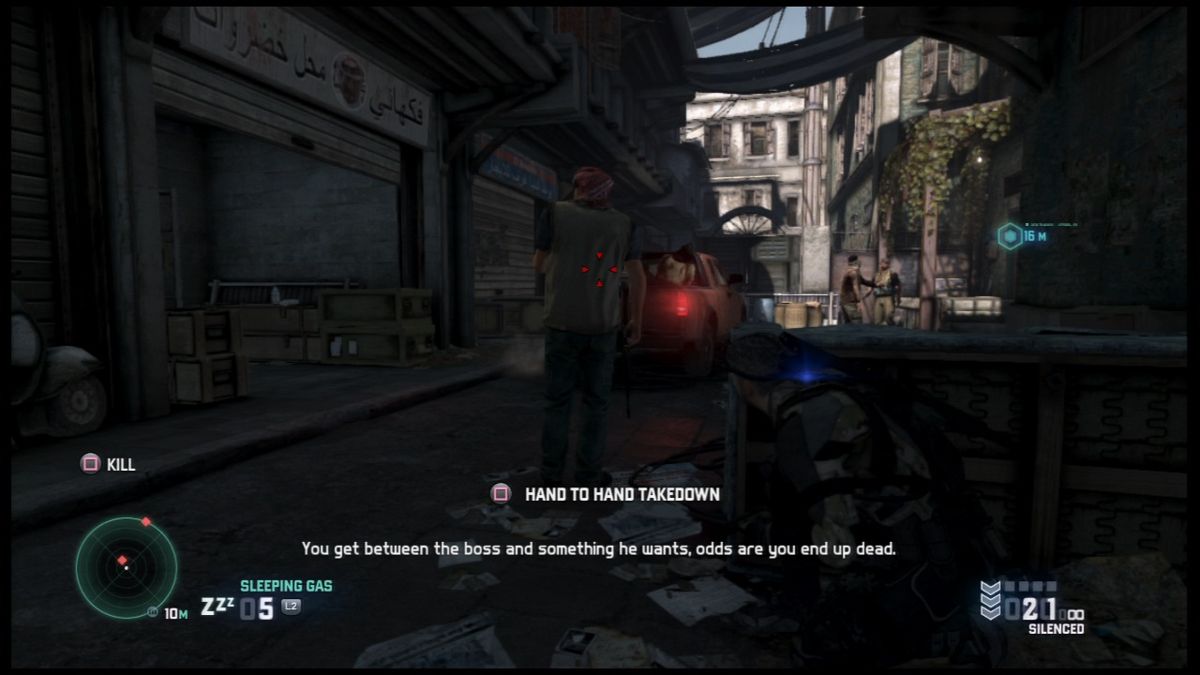The width and height of the screenshot is (1200, 675).
Task: Click the circular radar minimap
Action: (126, 567)
